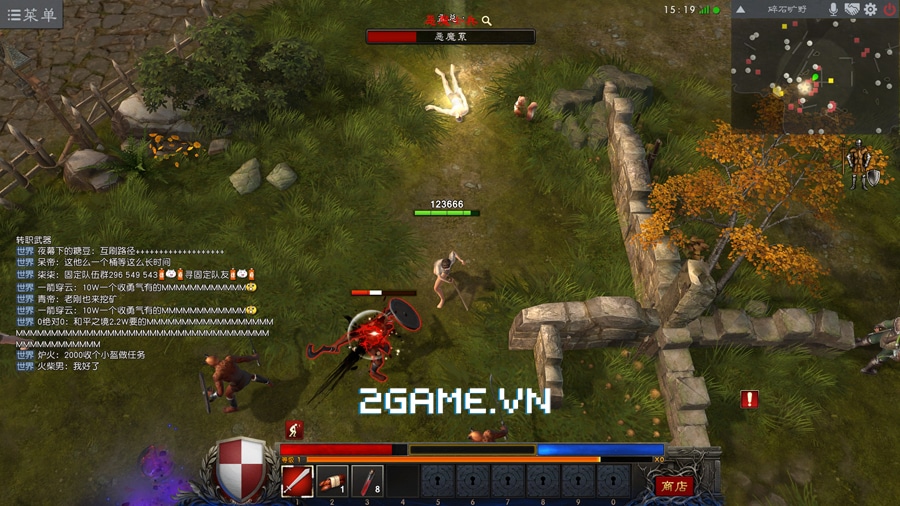This screenshot has height=506, width=900.
Task: Open the minimap
Action: click(x=812, y=76)
